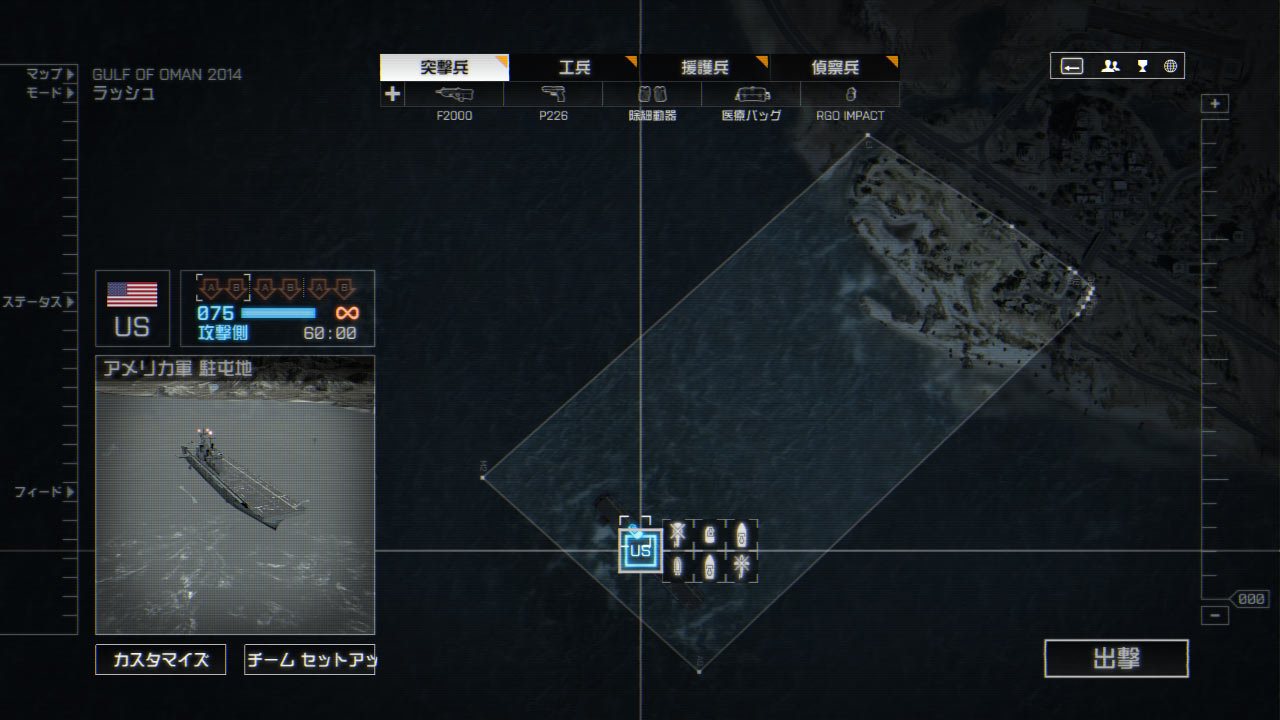The image size is (1280, 720).
Task: Select the RGO IMPACT grenade slot
Action: coord(850,95)
